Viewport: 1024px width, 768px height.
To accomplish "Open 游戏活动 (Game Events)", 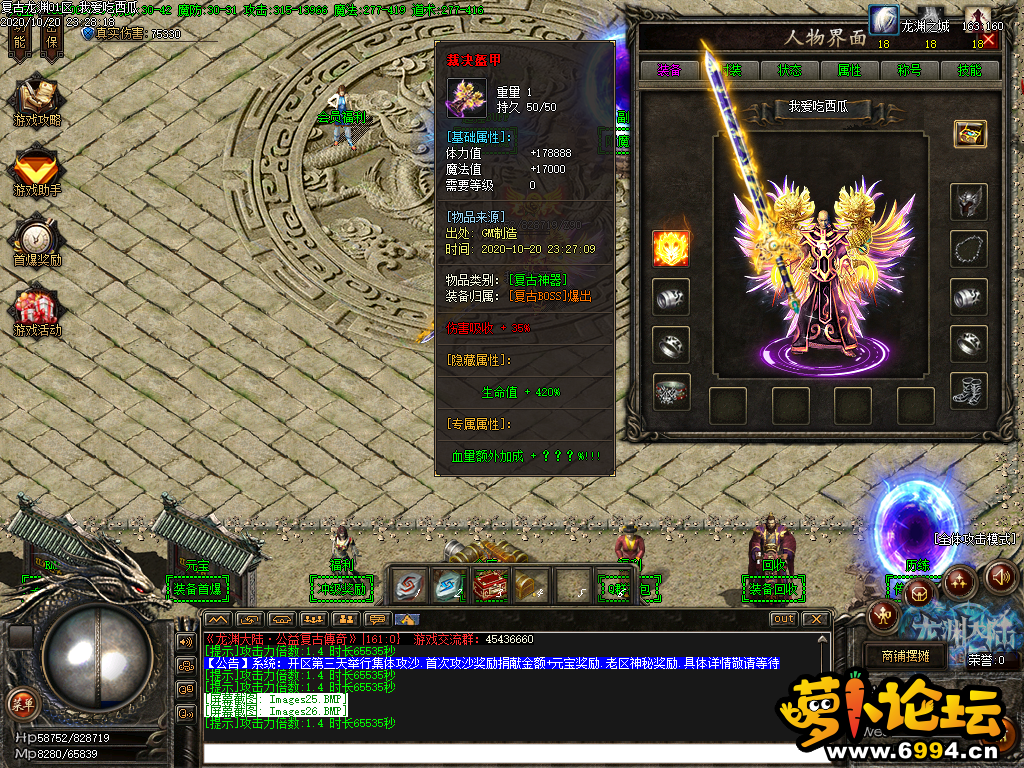I will (37, 312).
